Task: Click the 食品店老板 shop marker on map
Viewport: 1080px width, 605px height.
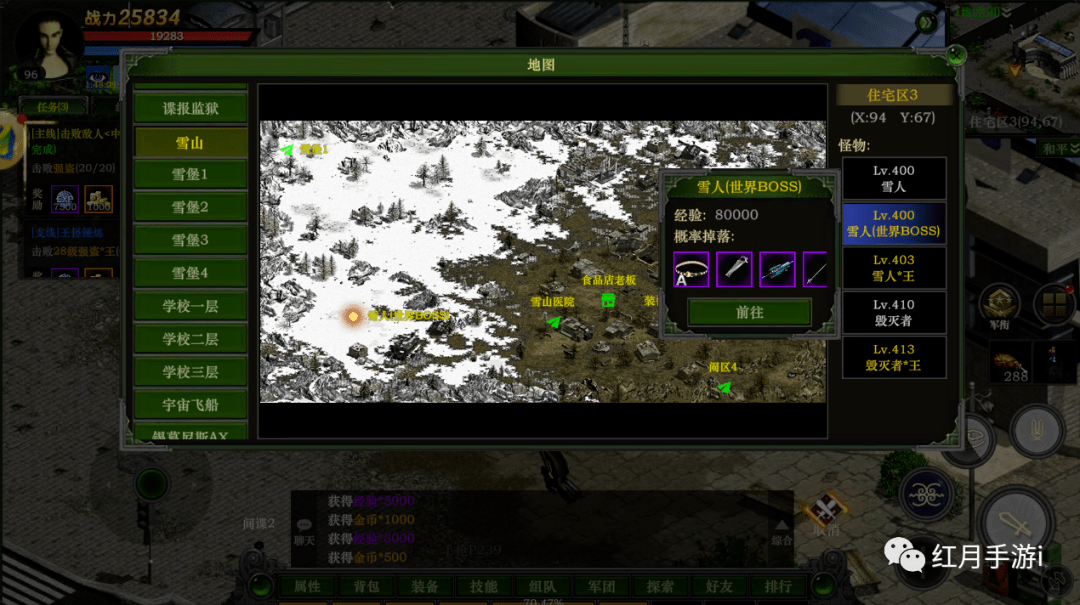Action: point(607,300)
